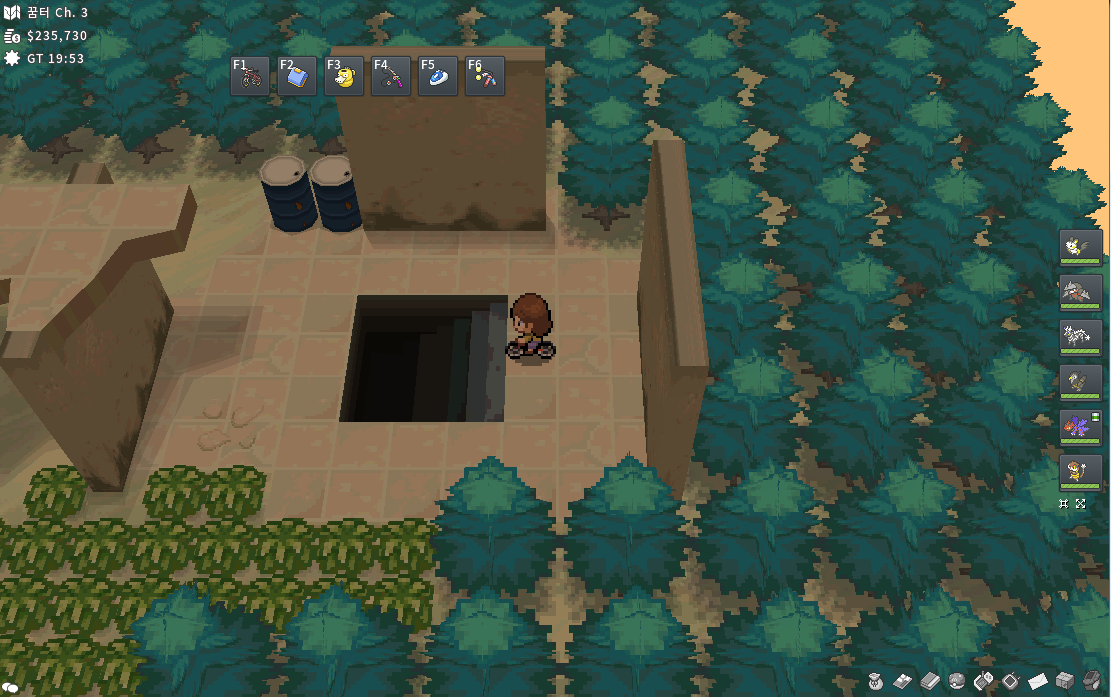Use the bicycle in hotkey slot F1
This screenshot has height=697, width=1111.
click(250, 76)
